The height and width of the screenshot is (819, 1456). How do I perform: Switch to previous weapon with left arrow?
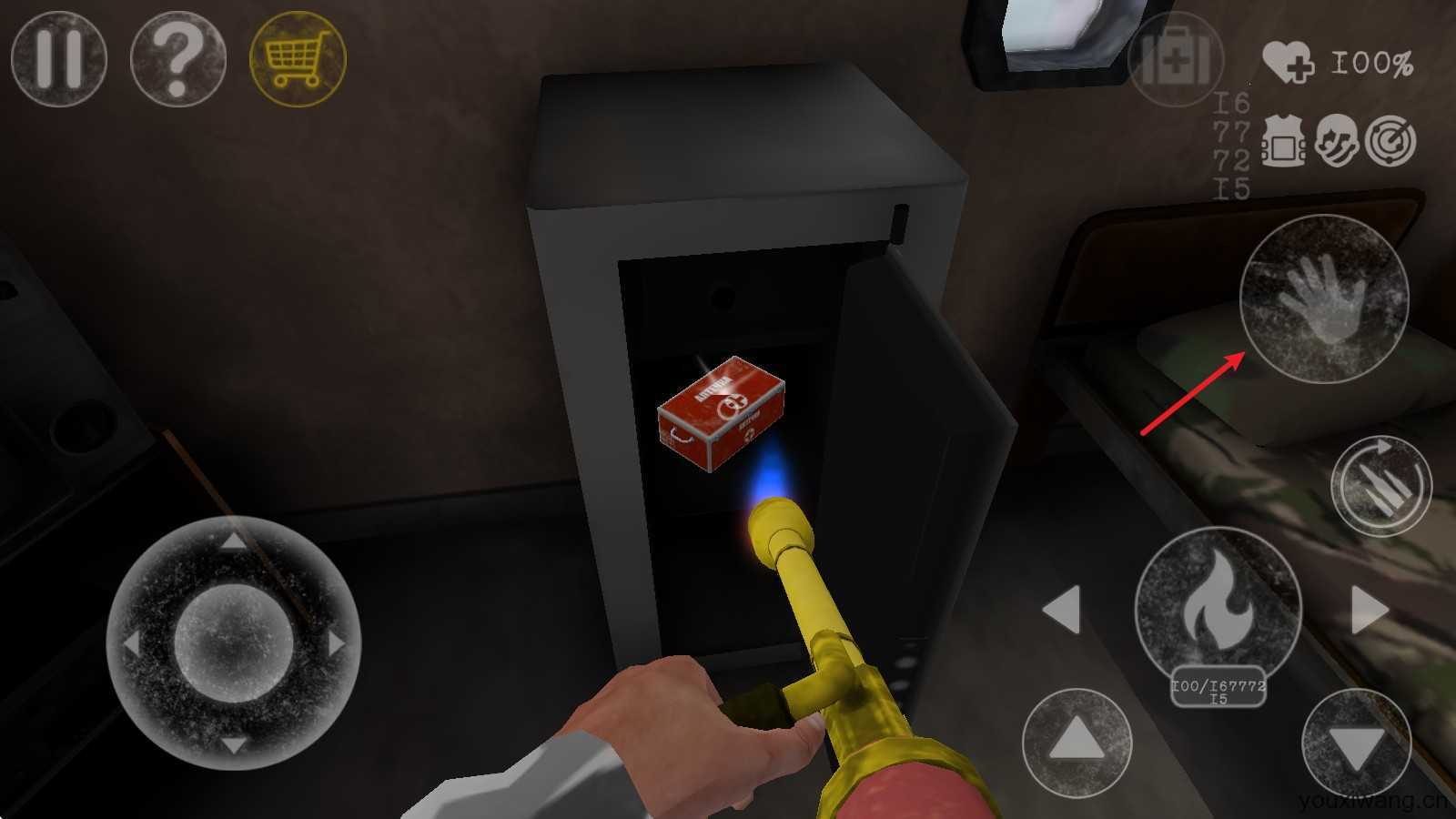click(x=1062, y=609)
